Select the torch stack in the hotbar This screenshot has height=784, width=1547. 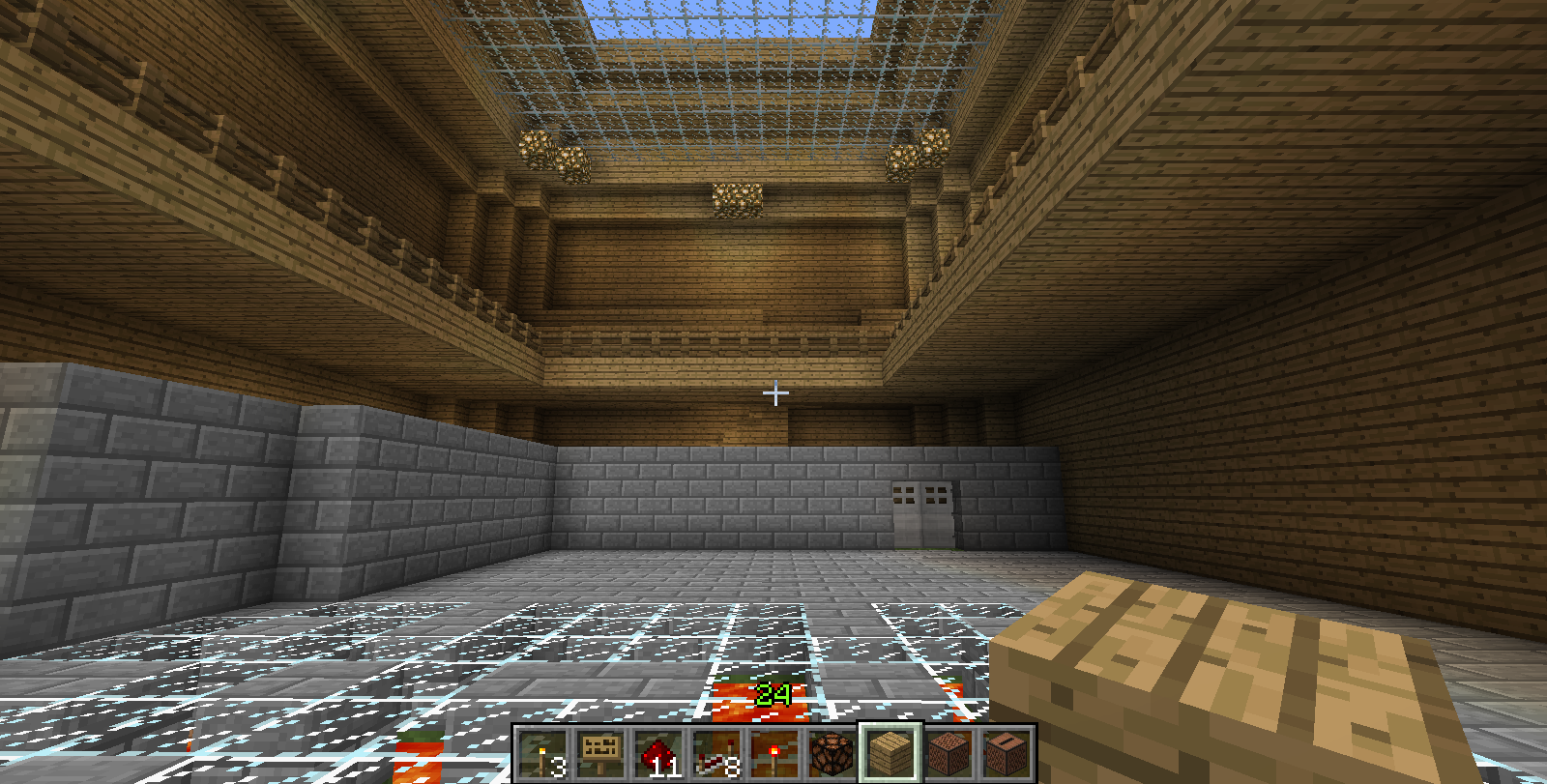pyautogui.click(x=542, y=754)
